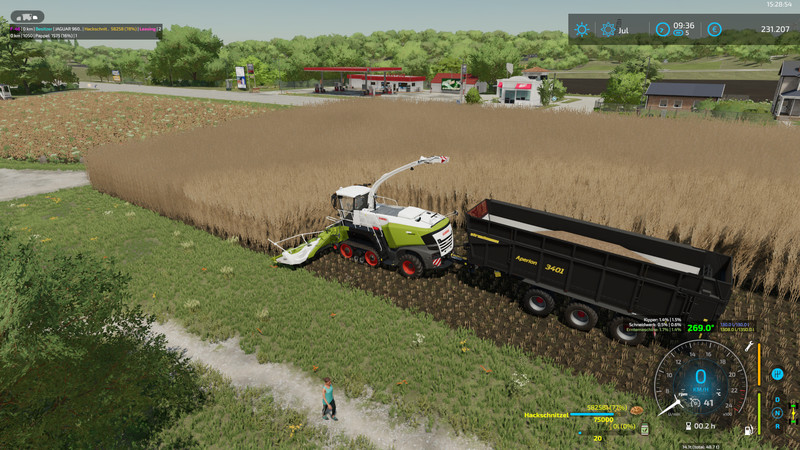Select the fuel pump icon
The height and width of the screenshot is (450, 800).
[747, 430]
